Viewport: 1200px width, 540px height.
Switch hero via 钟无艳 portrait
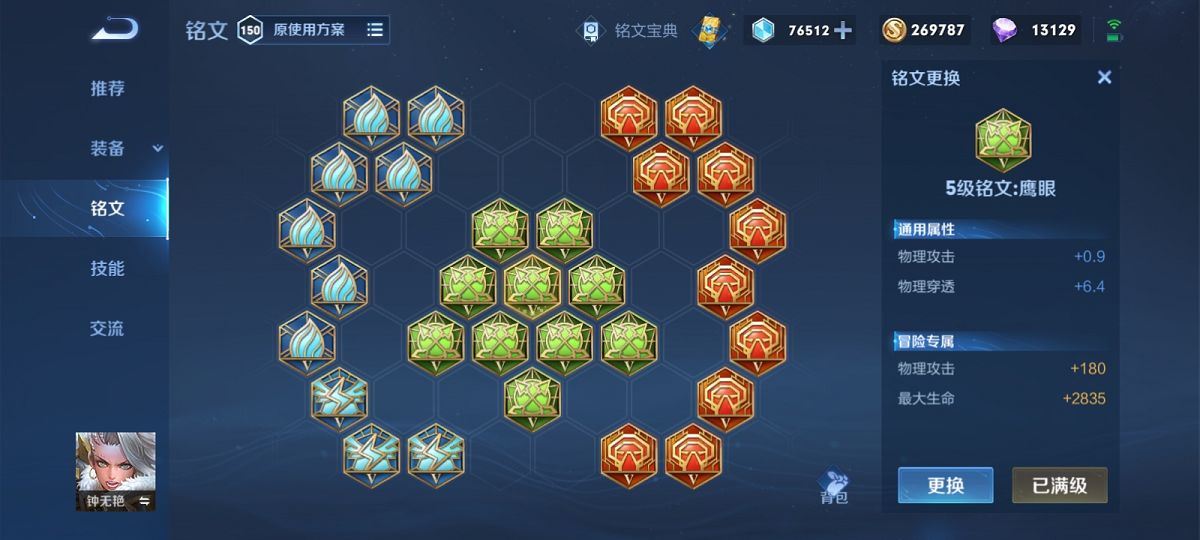[x=115, y=471]
